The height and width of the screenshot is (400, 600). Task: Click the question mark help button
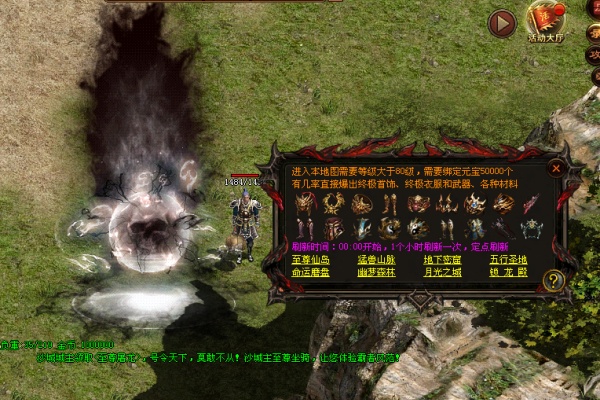tap(553, 281)
